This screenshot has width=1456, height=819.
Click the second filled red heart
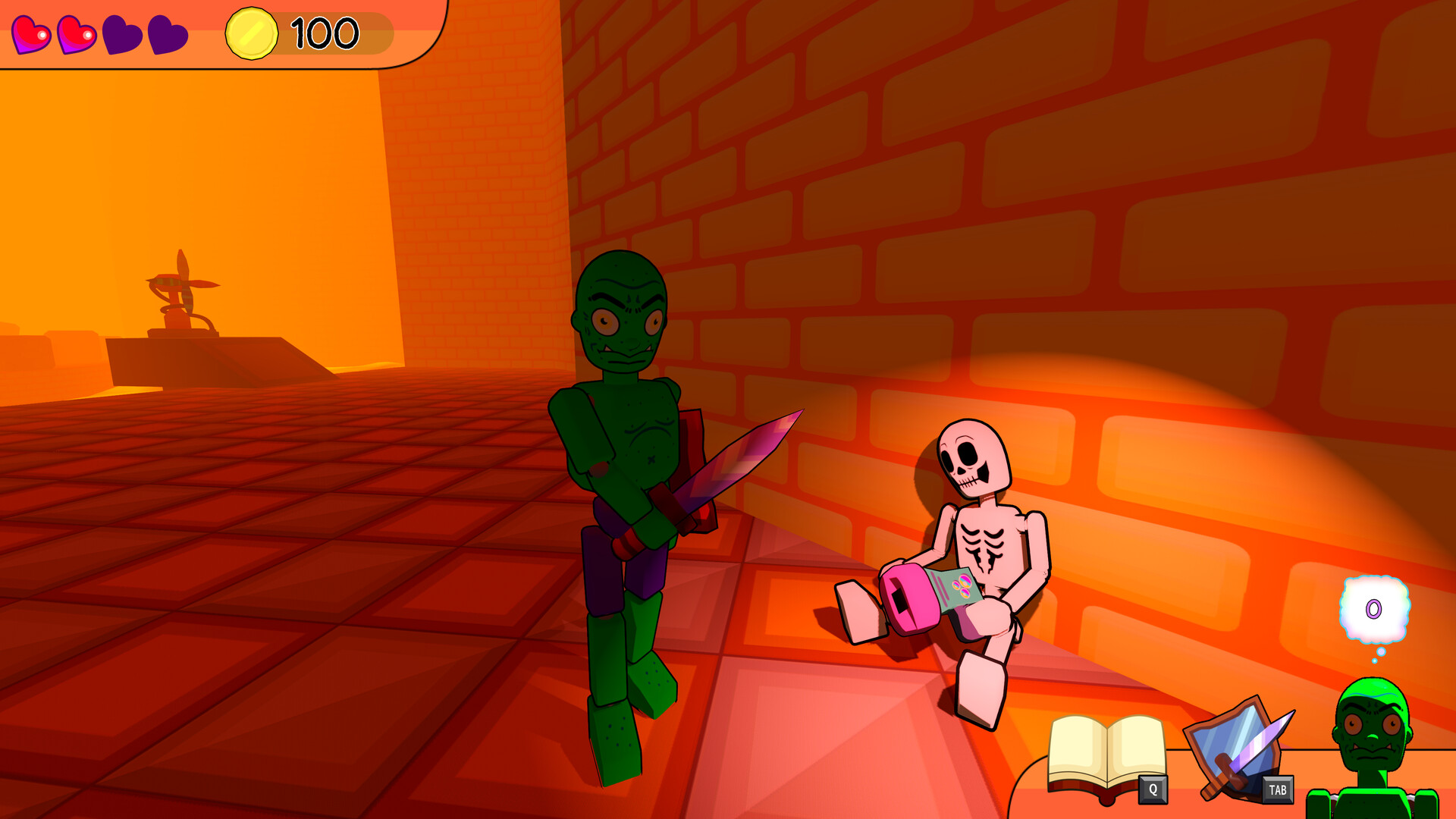point(76,33)
